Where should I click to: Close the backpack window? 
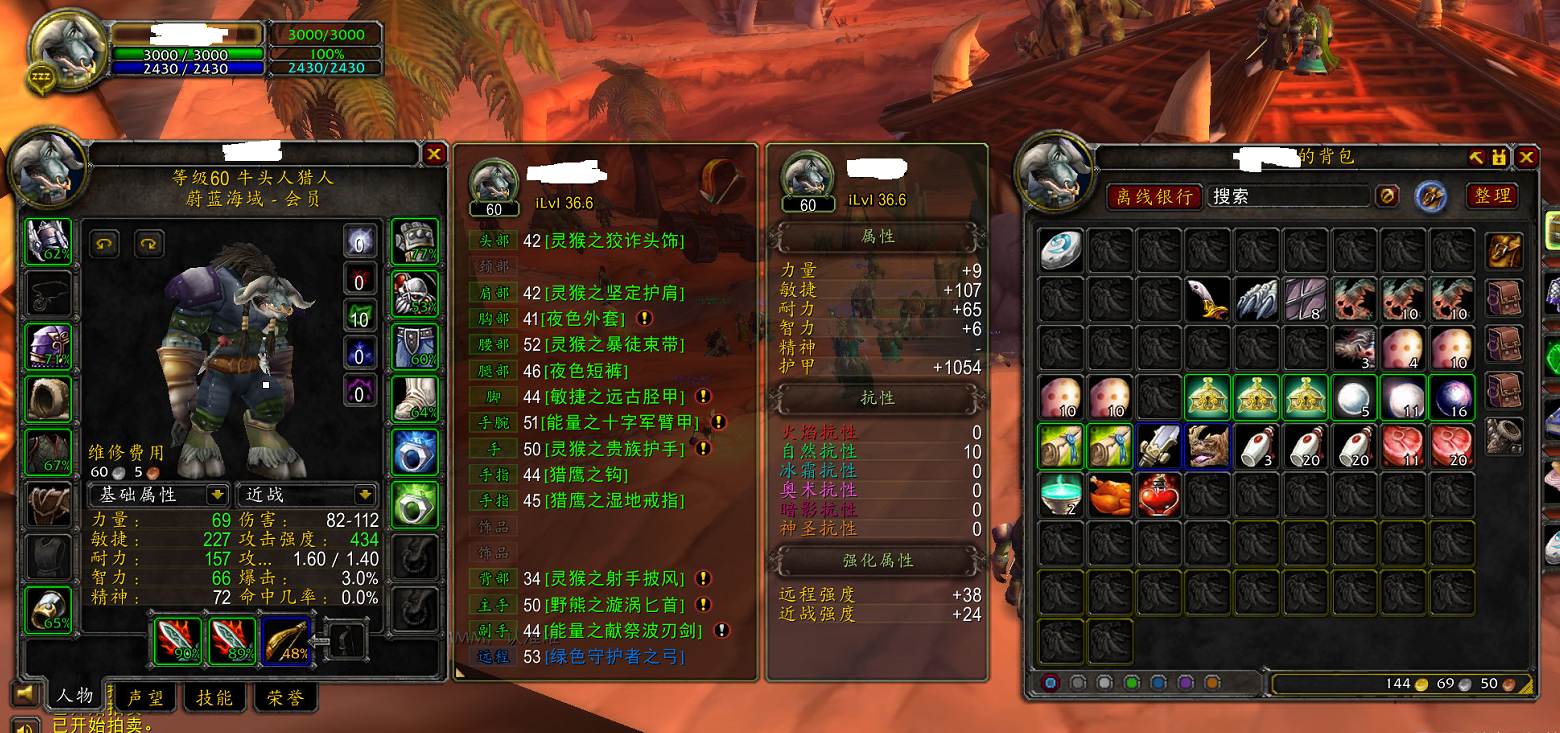click(x=1526, y=158)
